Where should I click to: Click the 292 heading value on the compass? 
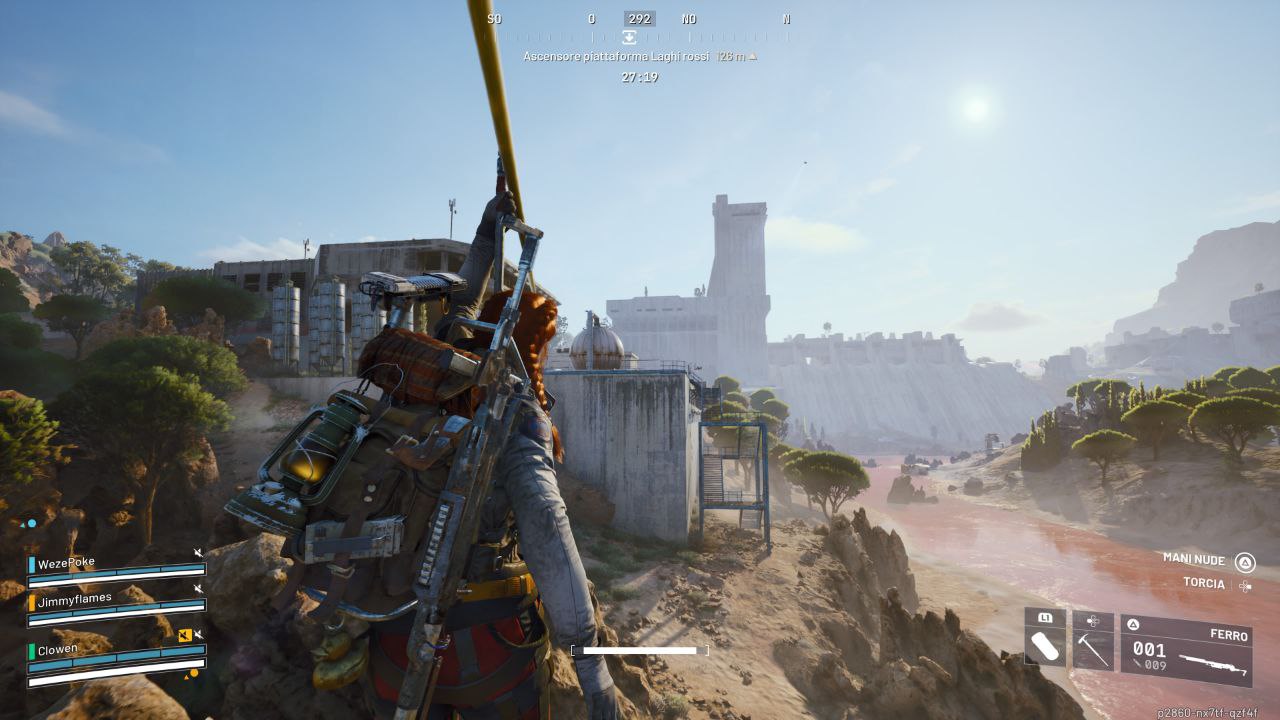pos(640,18)
